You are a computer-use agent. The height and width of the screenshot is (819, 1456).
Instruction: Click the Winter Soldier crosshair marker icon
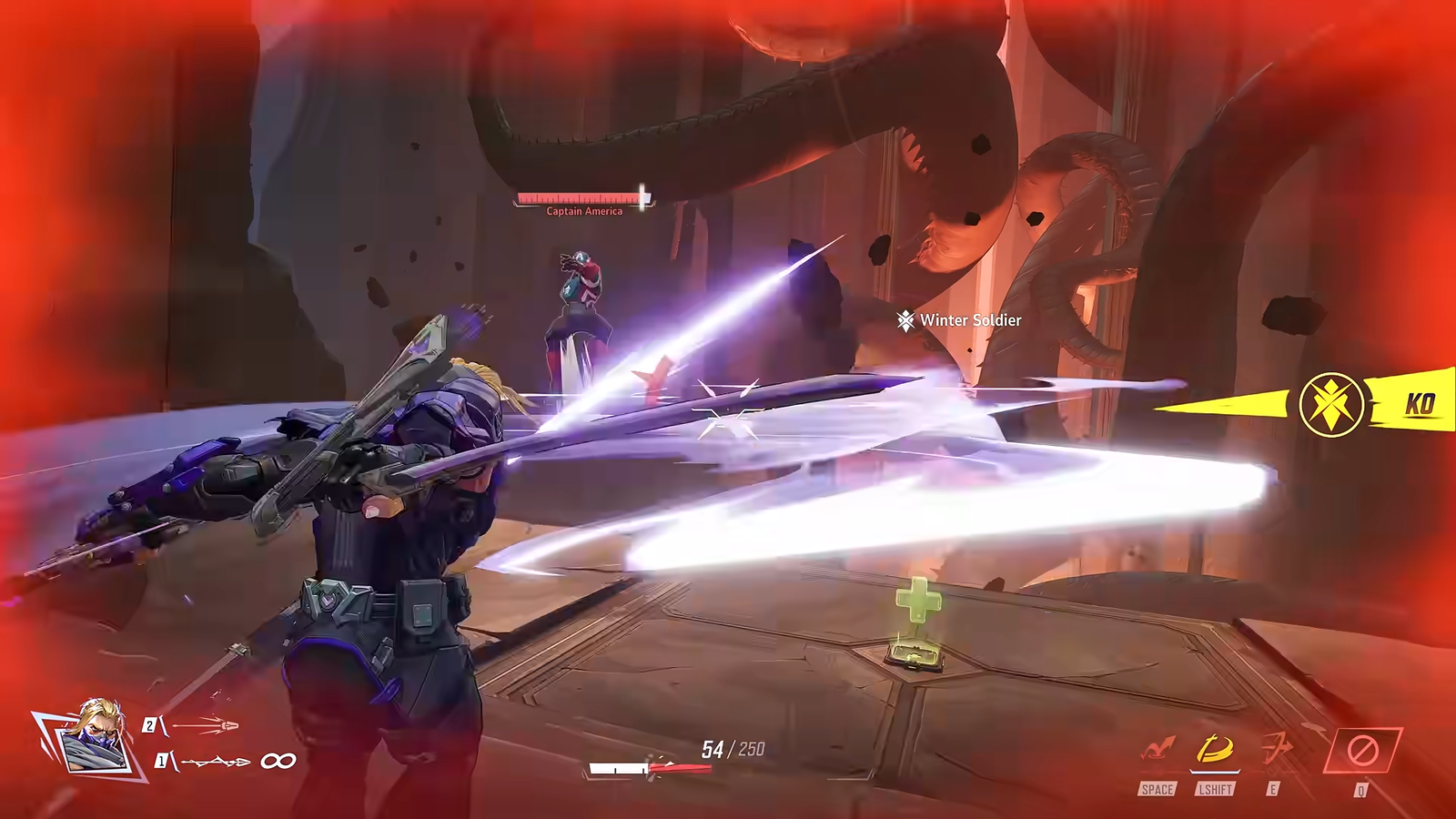coord(904,321)
